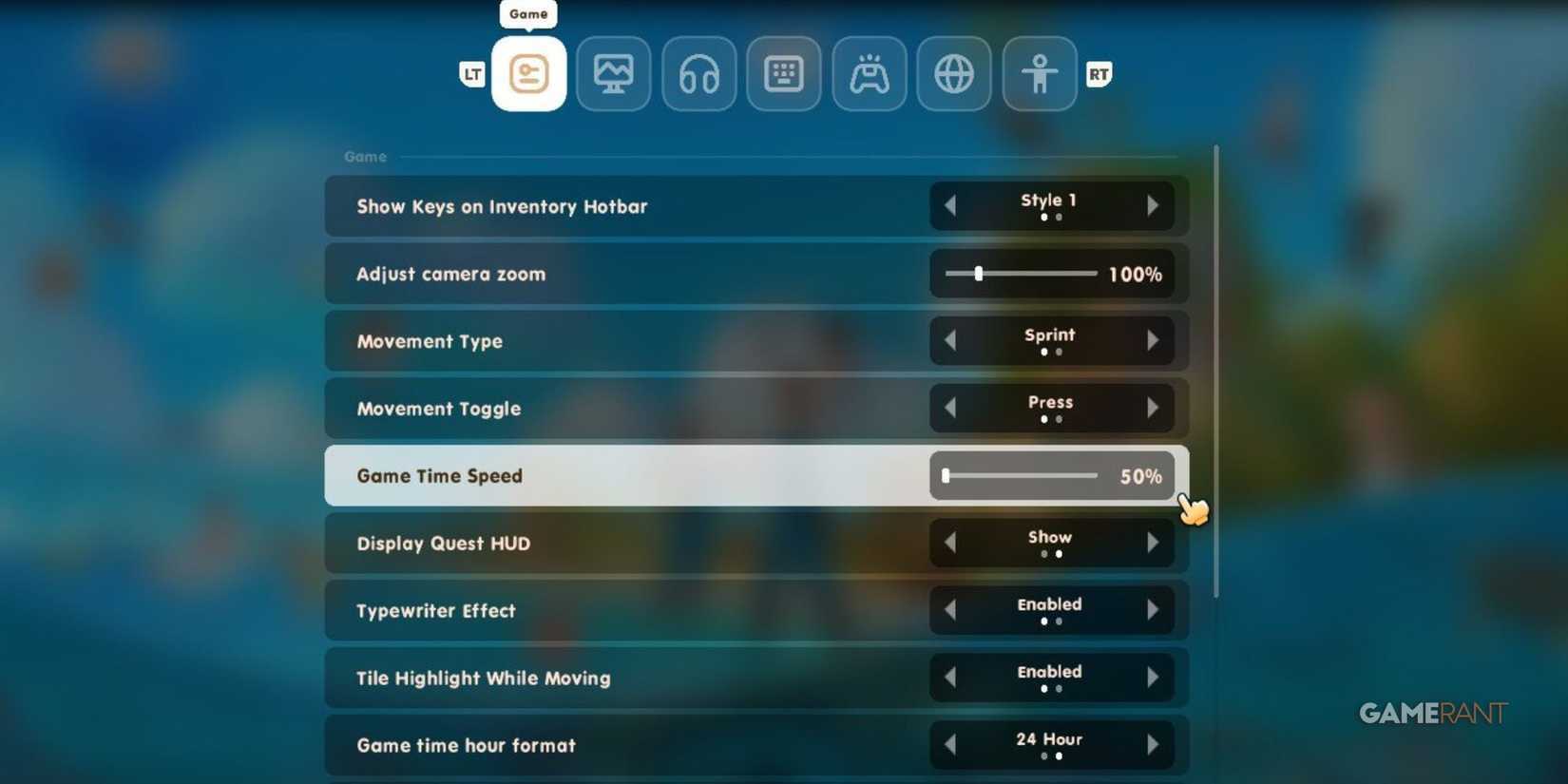
Task: Disable the Typewriter Effect
Action: pos(1155,610)
